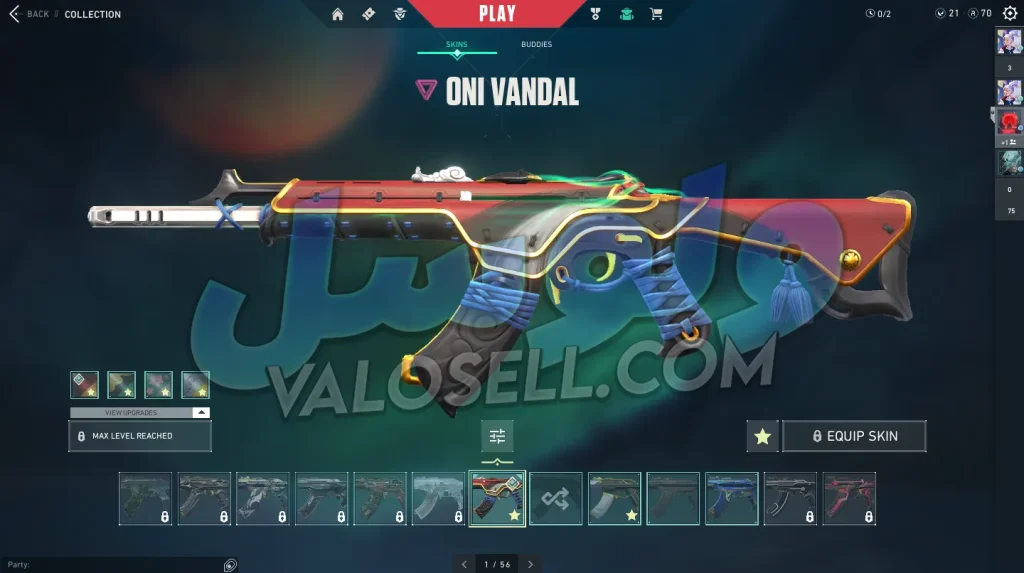Select the Skins tab
Image resolution: width=1024 pixels, height=573 pixels.
(457, 45)
